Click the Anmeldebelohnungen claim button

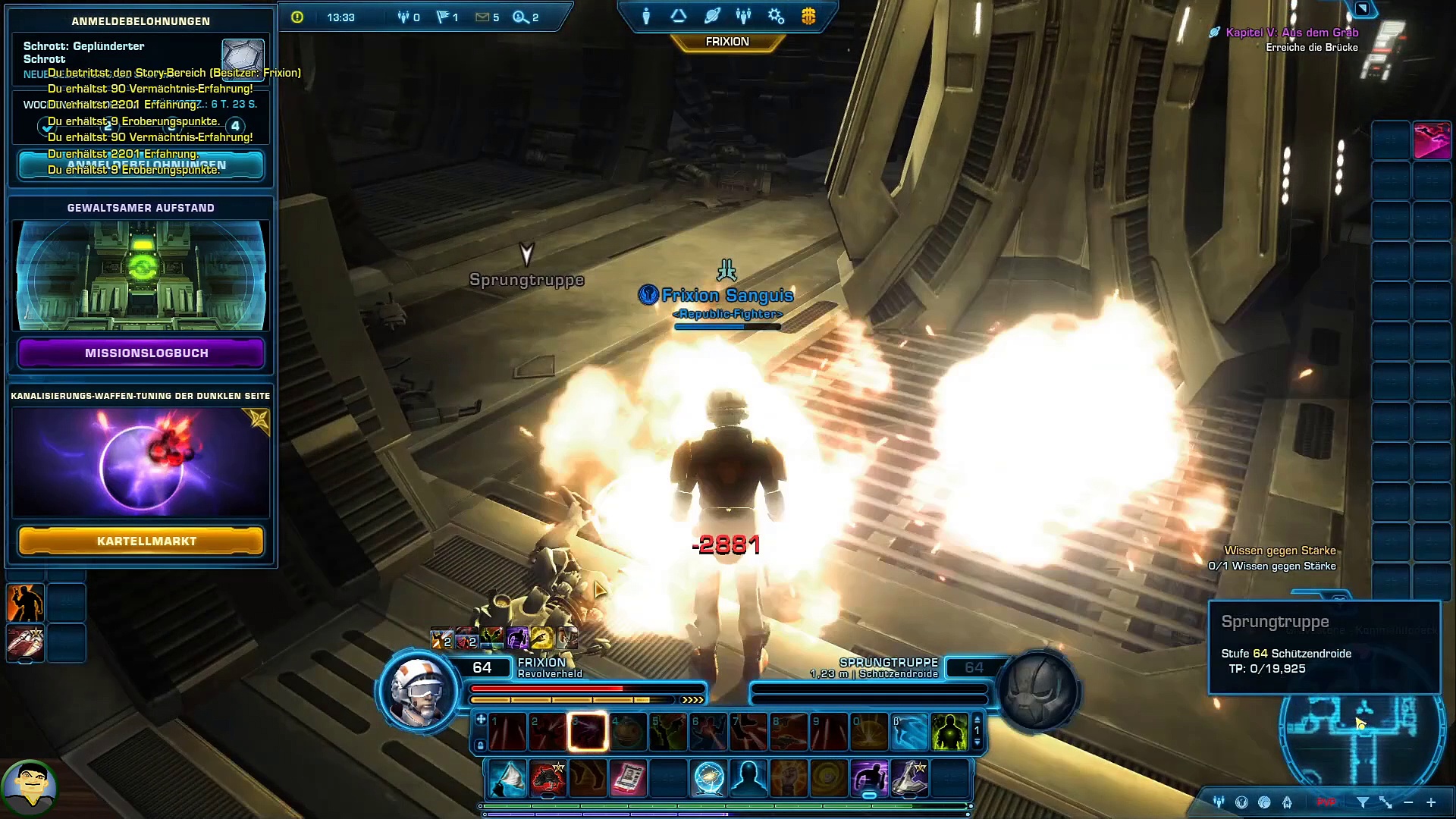[x=141, y=165]
